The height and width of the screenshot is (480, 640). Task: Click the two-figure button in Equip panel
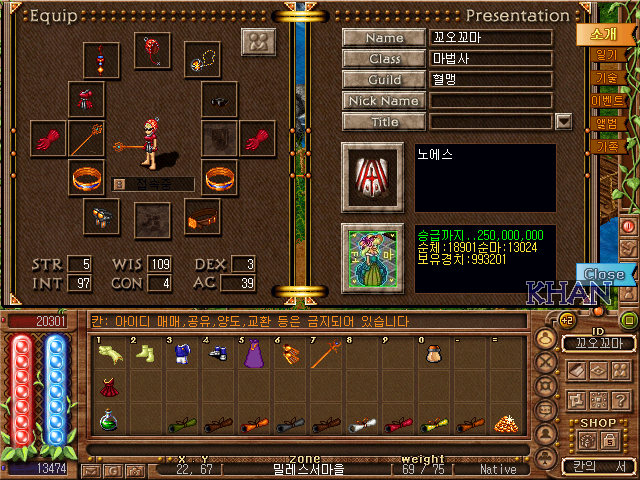pyautogui.click(x=259, y=43)
